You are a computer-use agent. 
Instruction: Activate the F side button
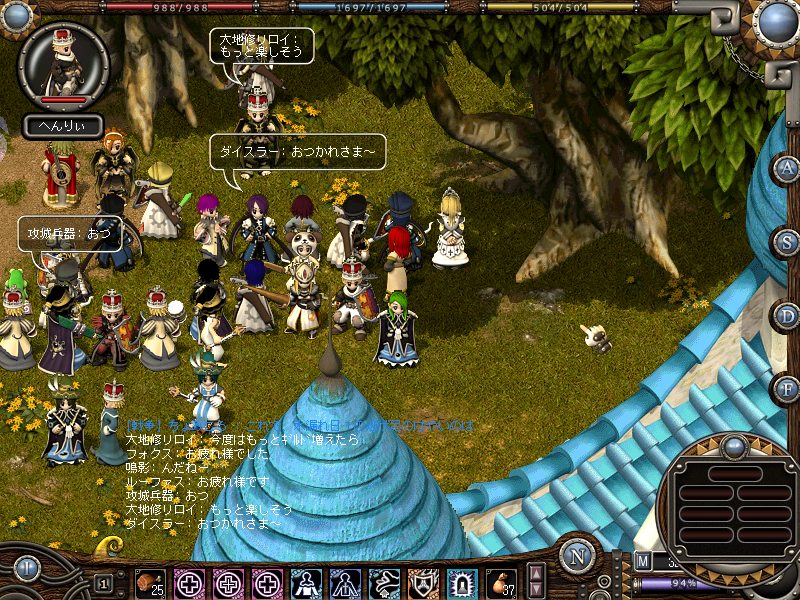(x=786, y=387)
